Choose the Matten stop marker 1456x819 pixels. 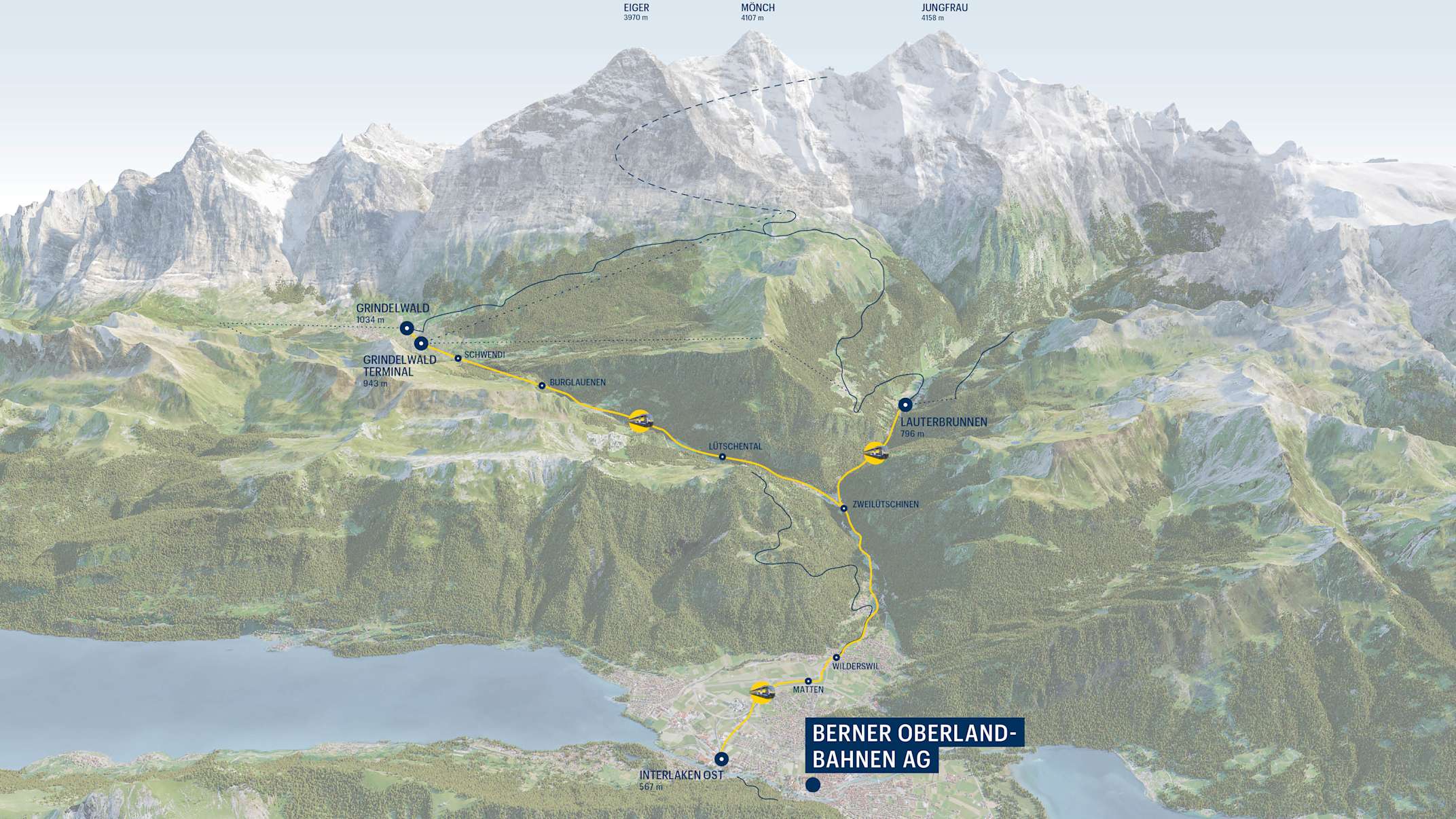click(x=808, y=680)
